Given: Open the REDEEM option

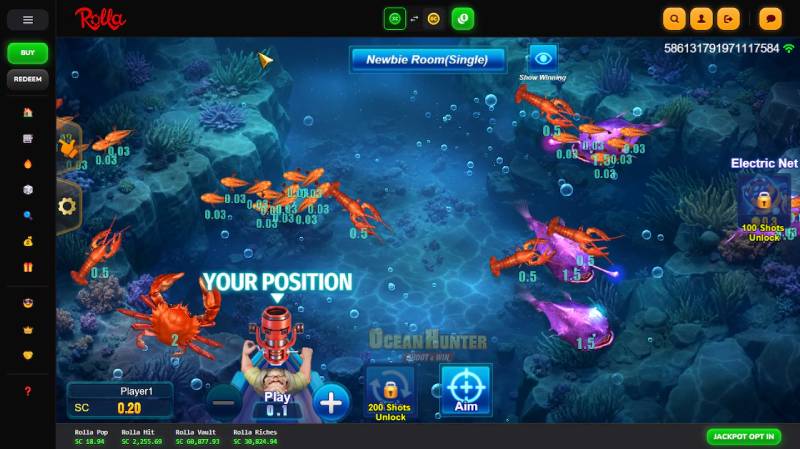Looking at the screenshot, I should point(28,79).
